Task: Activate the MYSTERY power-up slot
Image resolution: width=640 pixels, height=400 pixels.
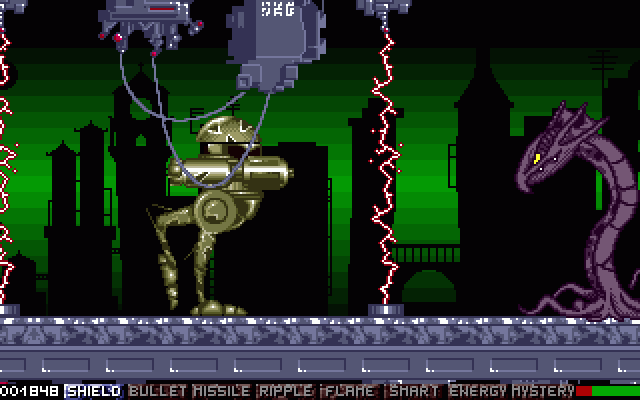Action: click(543, 390)
